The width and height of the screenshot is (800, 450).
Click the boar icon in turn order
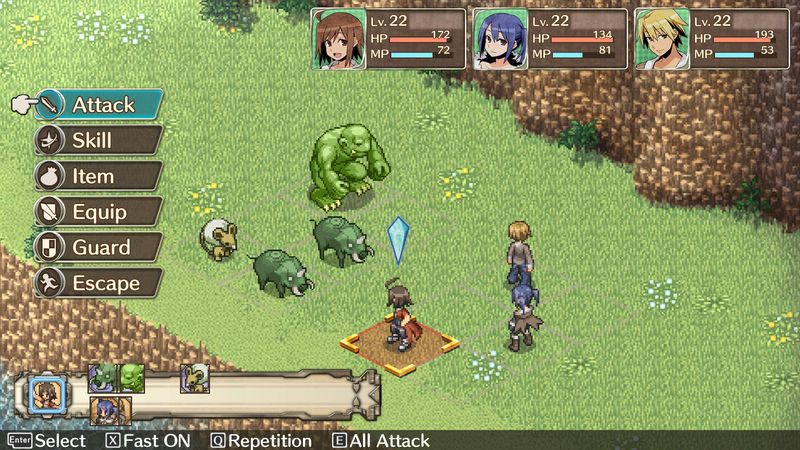pos(101,377)
